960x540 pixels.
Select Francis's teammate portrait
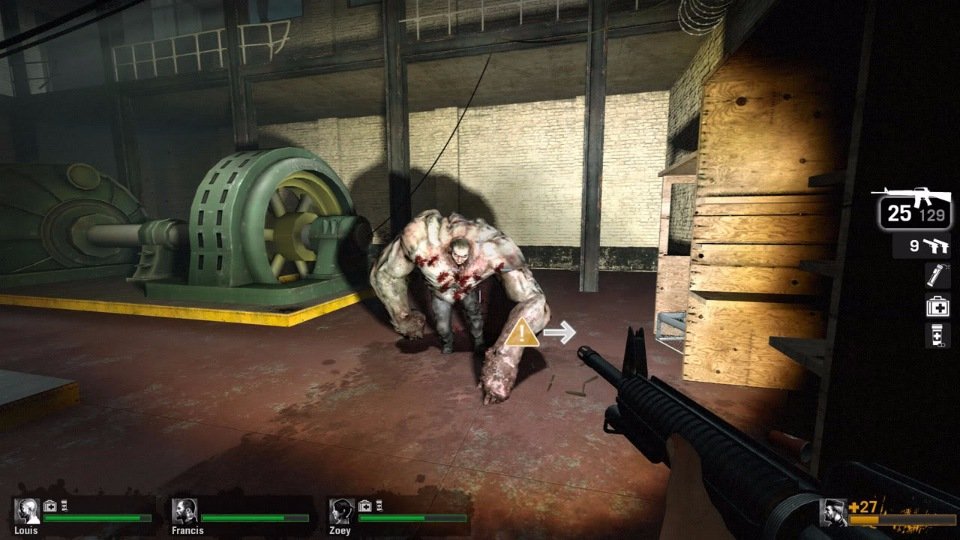tap(184, 511)
